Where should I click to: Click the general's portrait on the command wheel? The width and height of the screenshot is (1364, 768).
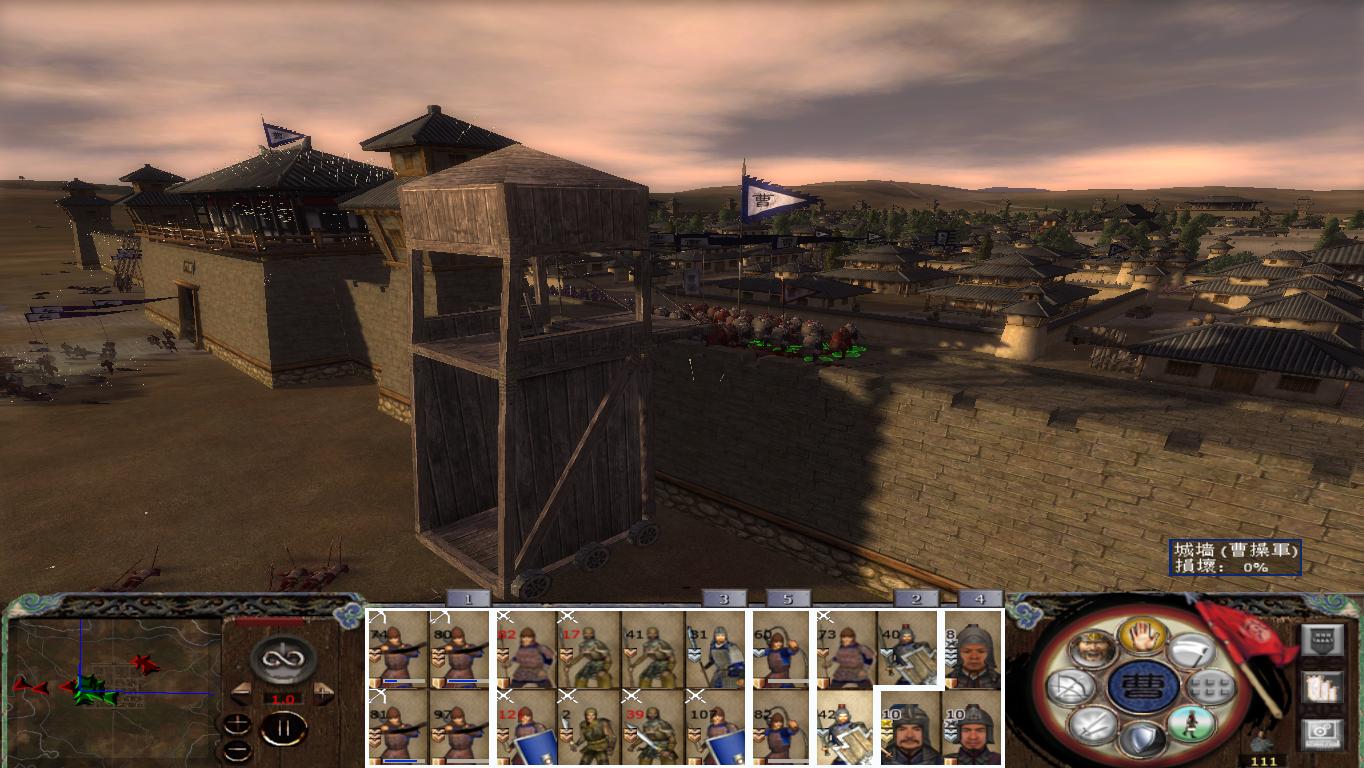click(x=1093, y=651)
